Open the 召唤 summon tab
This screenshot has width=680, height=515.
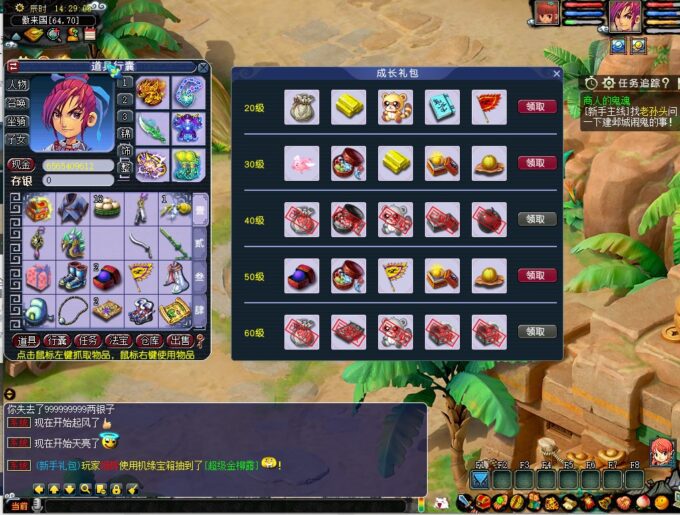coord(18,103)
